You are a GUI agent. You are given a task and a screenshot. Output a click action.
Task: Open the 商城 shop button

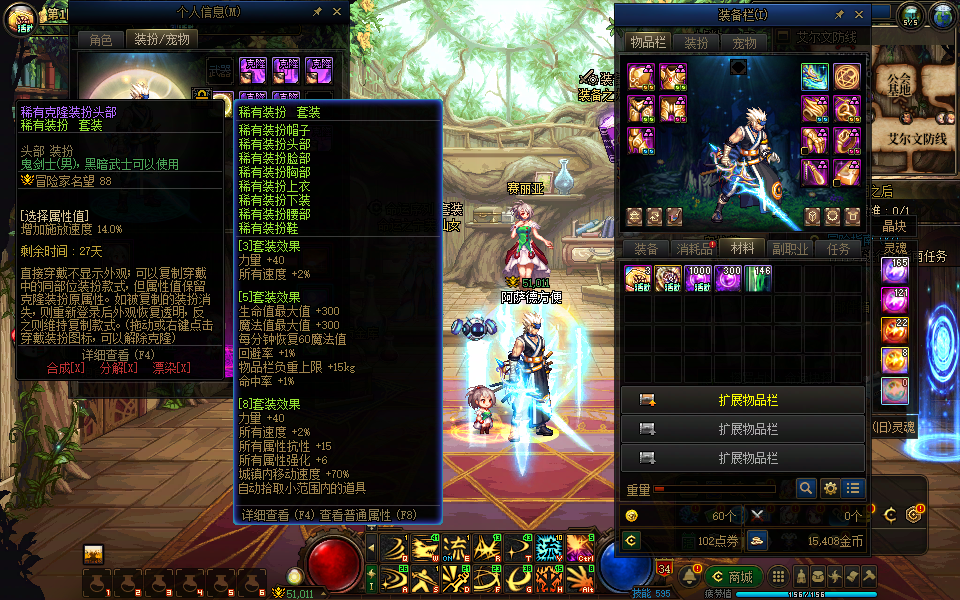(x=734, y=576)
